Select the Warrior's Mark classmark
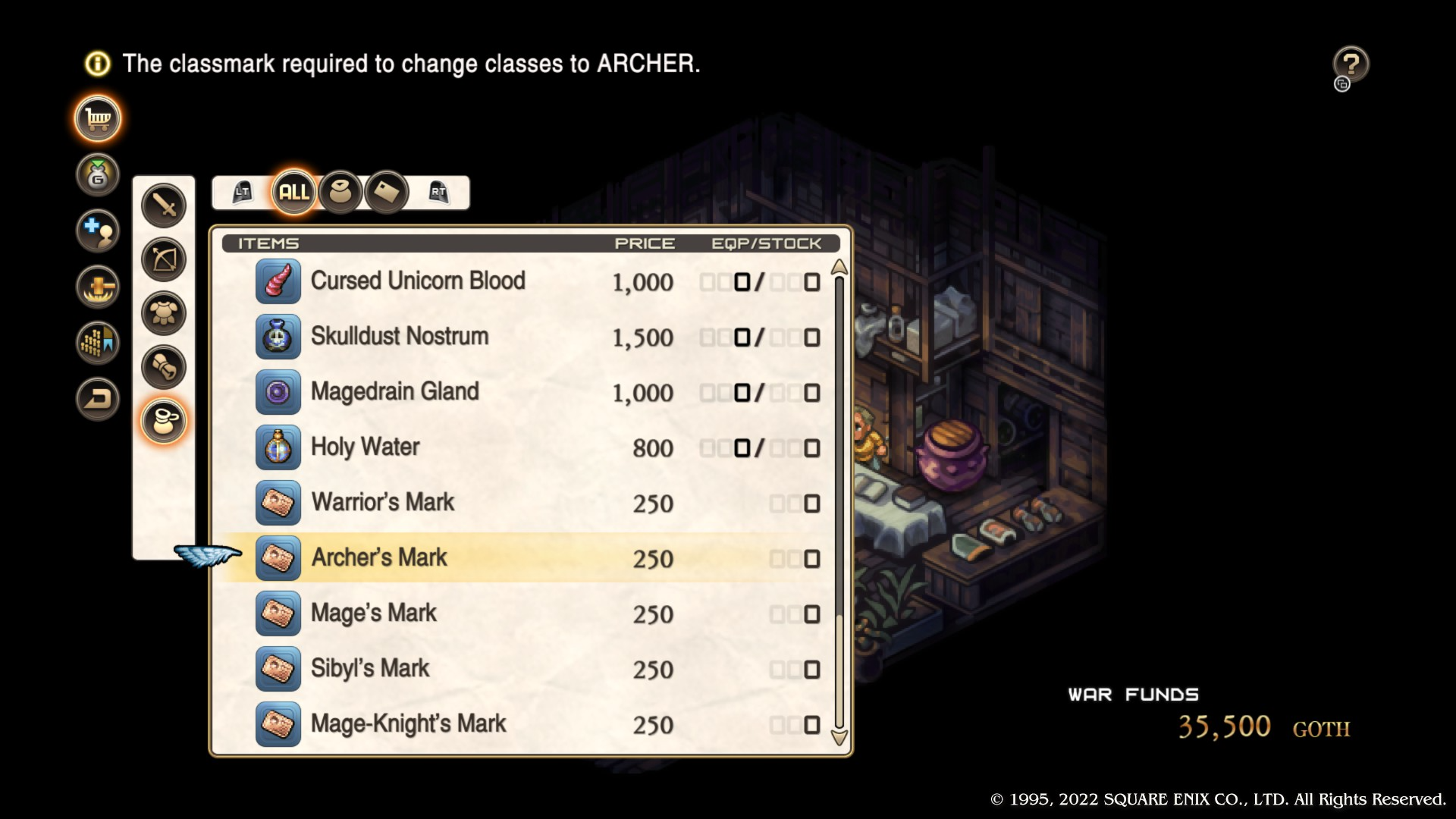The height and width of the screenshot is (819, 1456). click(x=382, y=503)
